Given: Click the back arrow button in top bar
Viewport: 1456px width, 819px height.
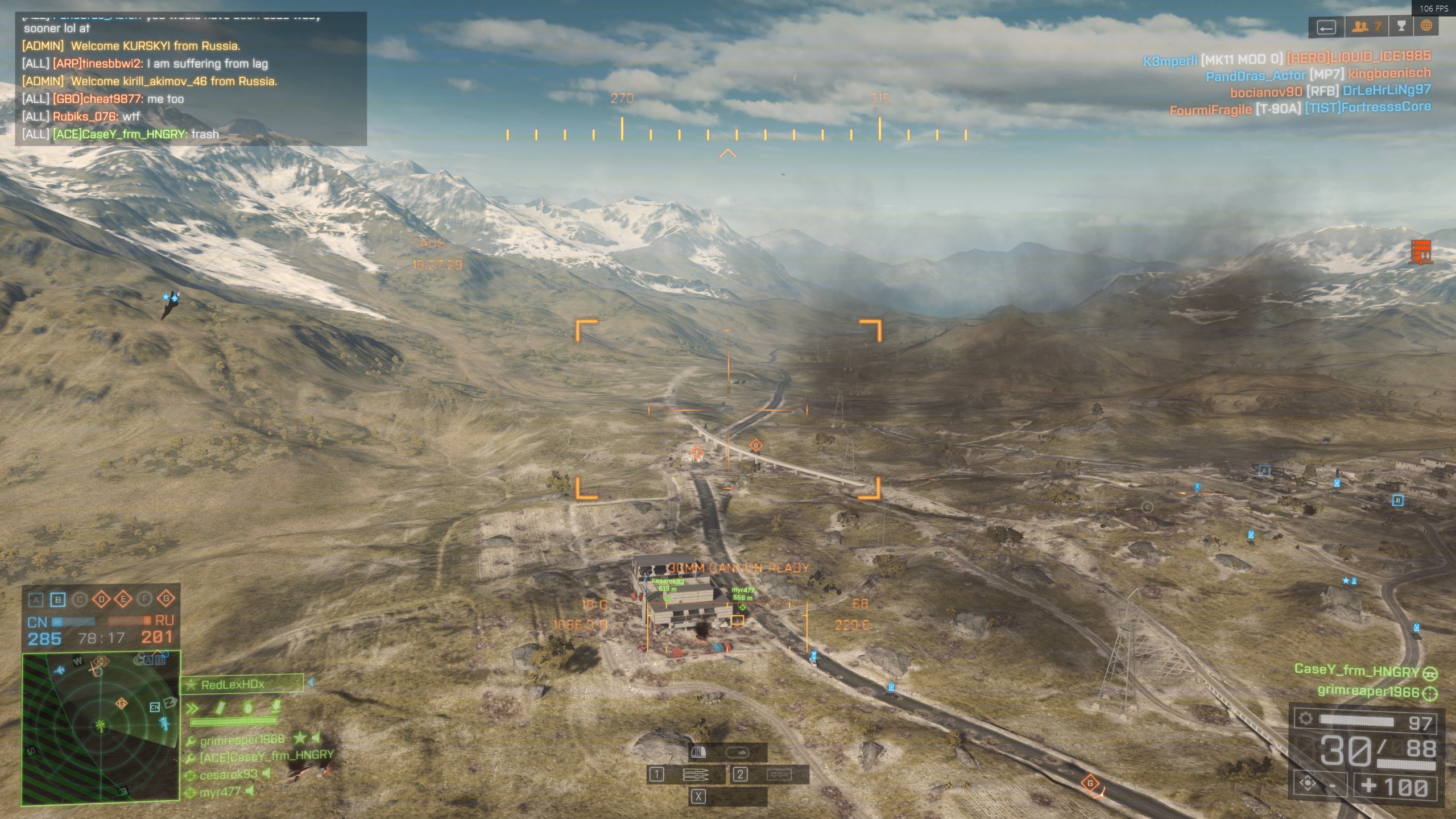Looking at the screenshot, I should [x=1326, y=27].
